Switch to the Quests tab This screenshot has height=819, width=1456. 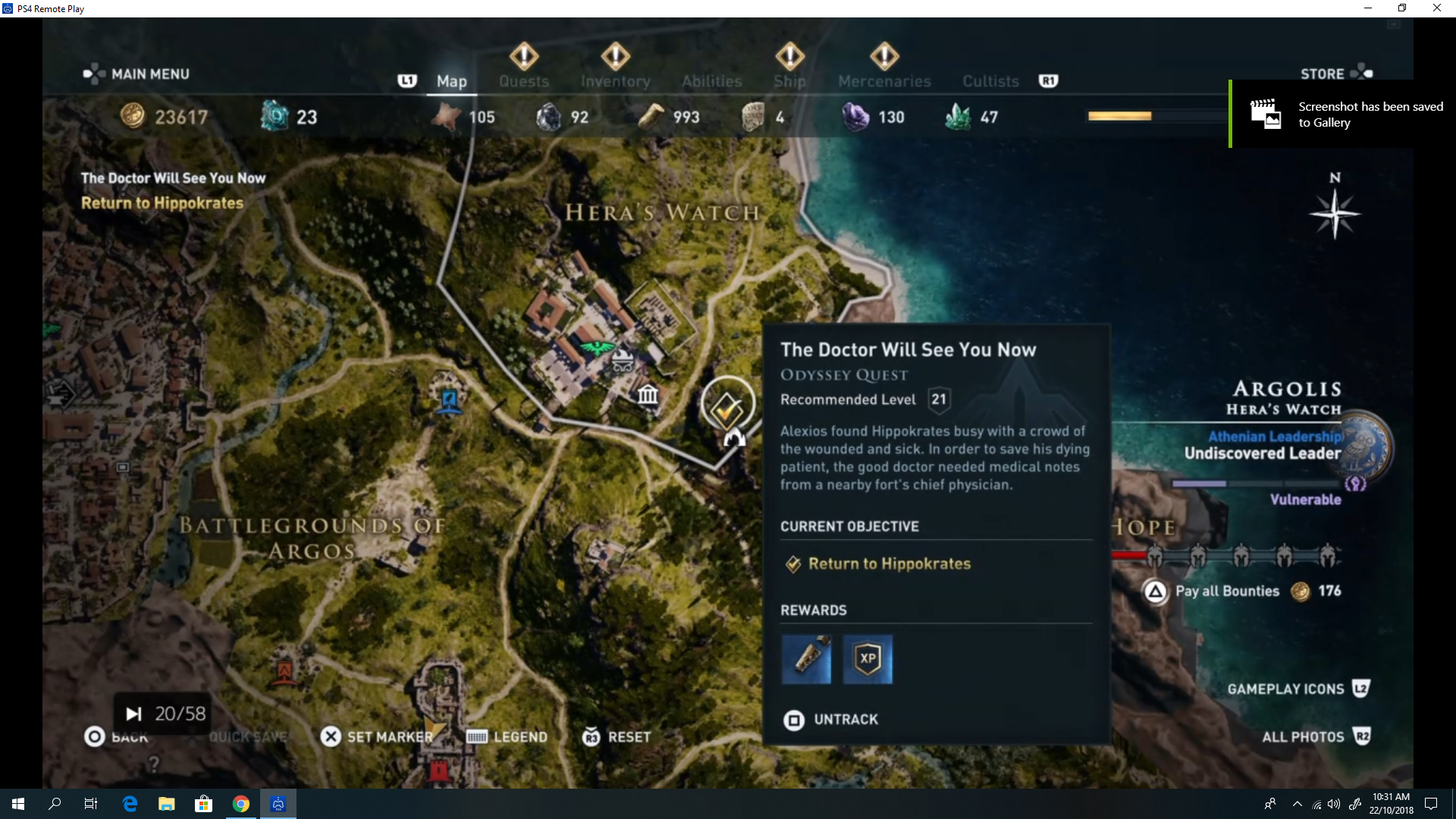click(523, 81)
